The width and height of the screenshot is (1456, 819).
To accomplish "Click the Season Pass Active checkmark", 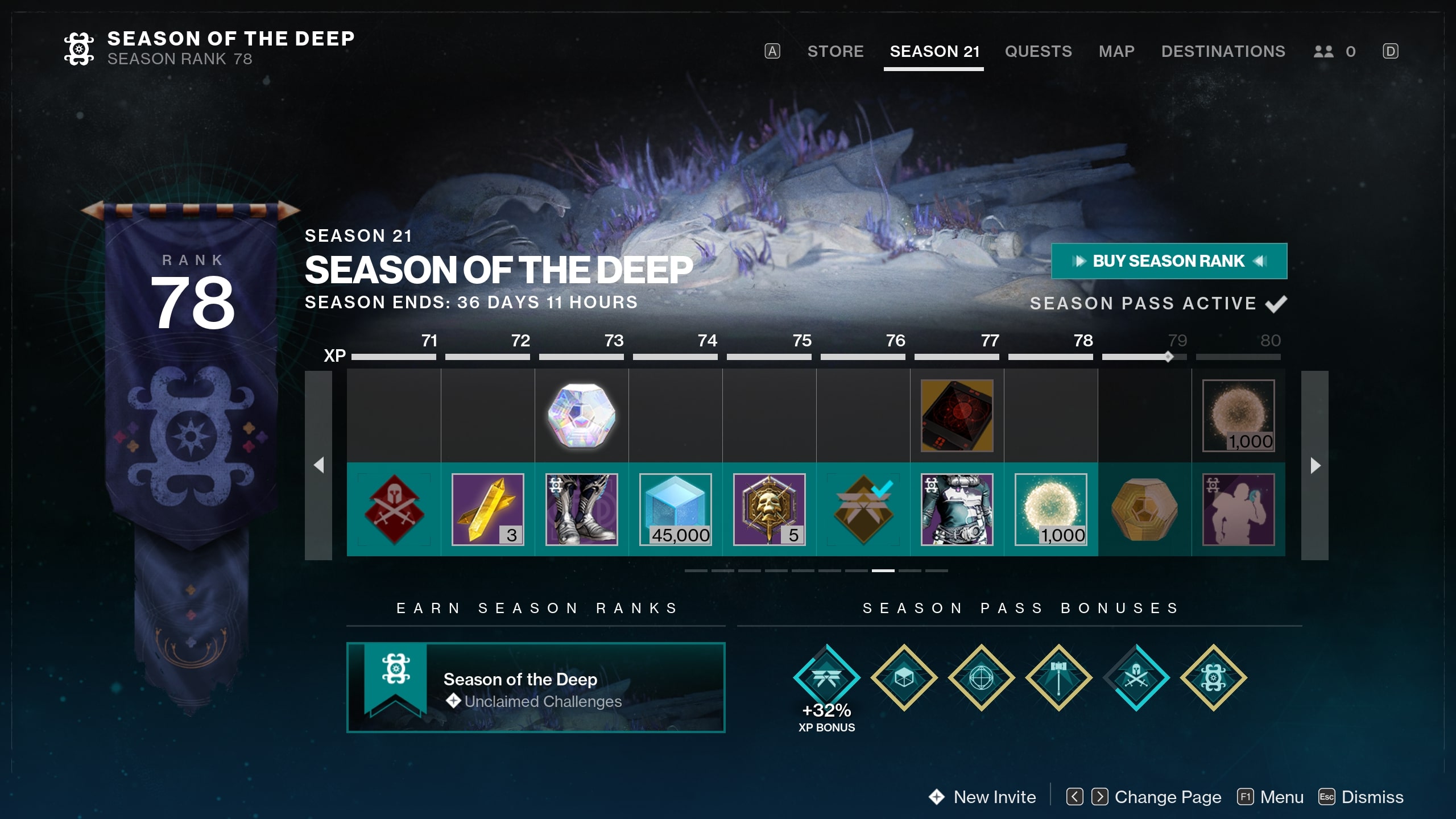I will tap(1277, 303).
